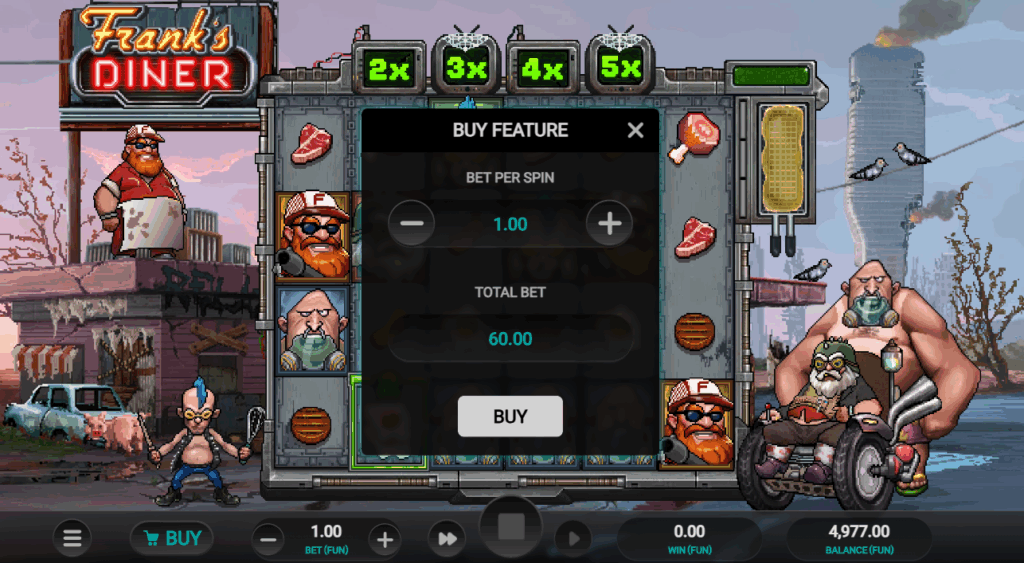Screen dimensions: 1024x563
Task: Open the hamburger menu
Action: click(72, 539)
